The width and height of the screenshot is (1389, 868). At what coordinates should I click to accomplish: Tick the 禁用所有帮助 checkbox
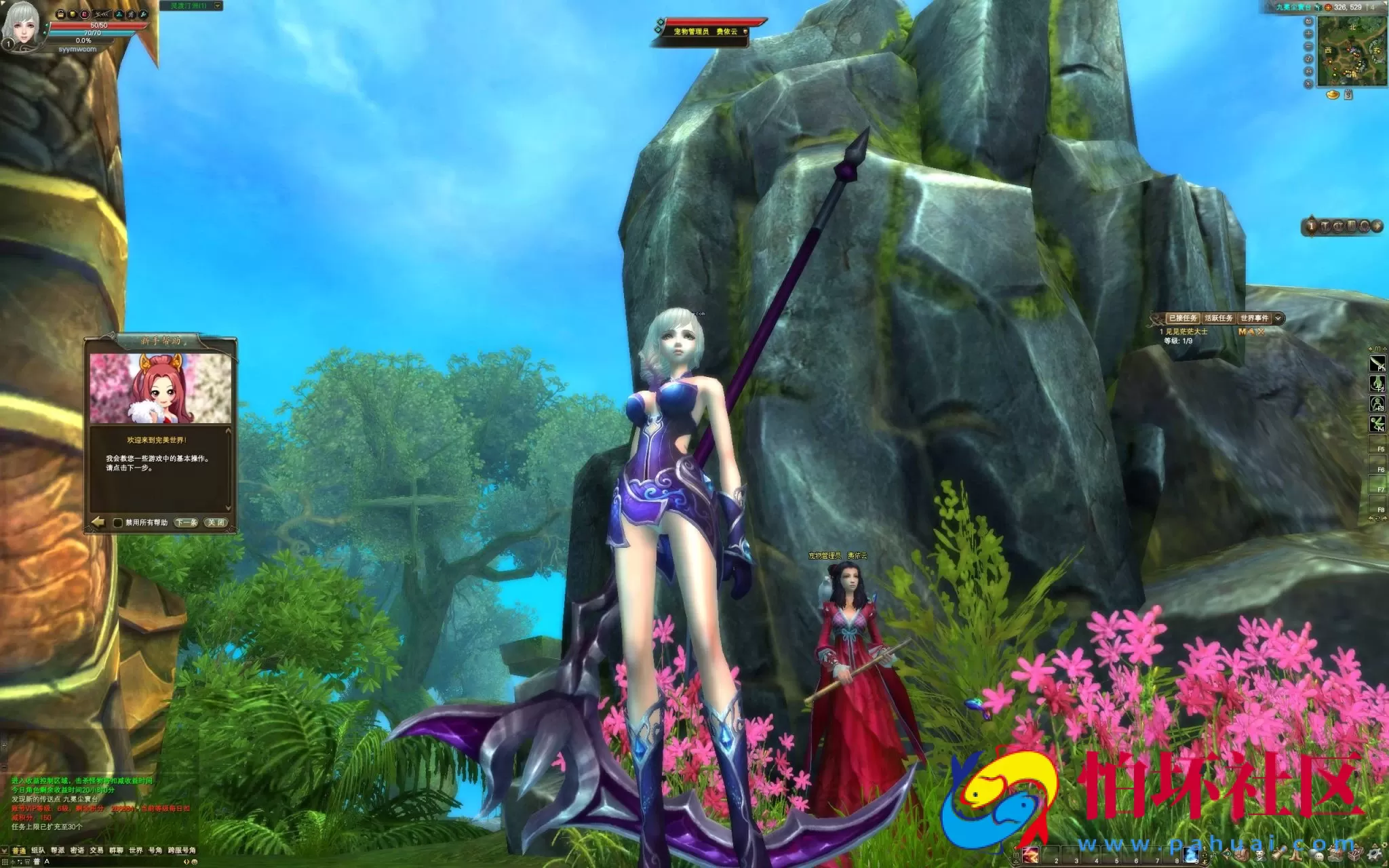(x=118, y=523)
